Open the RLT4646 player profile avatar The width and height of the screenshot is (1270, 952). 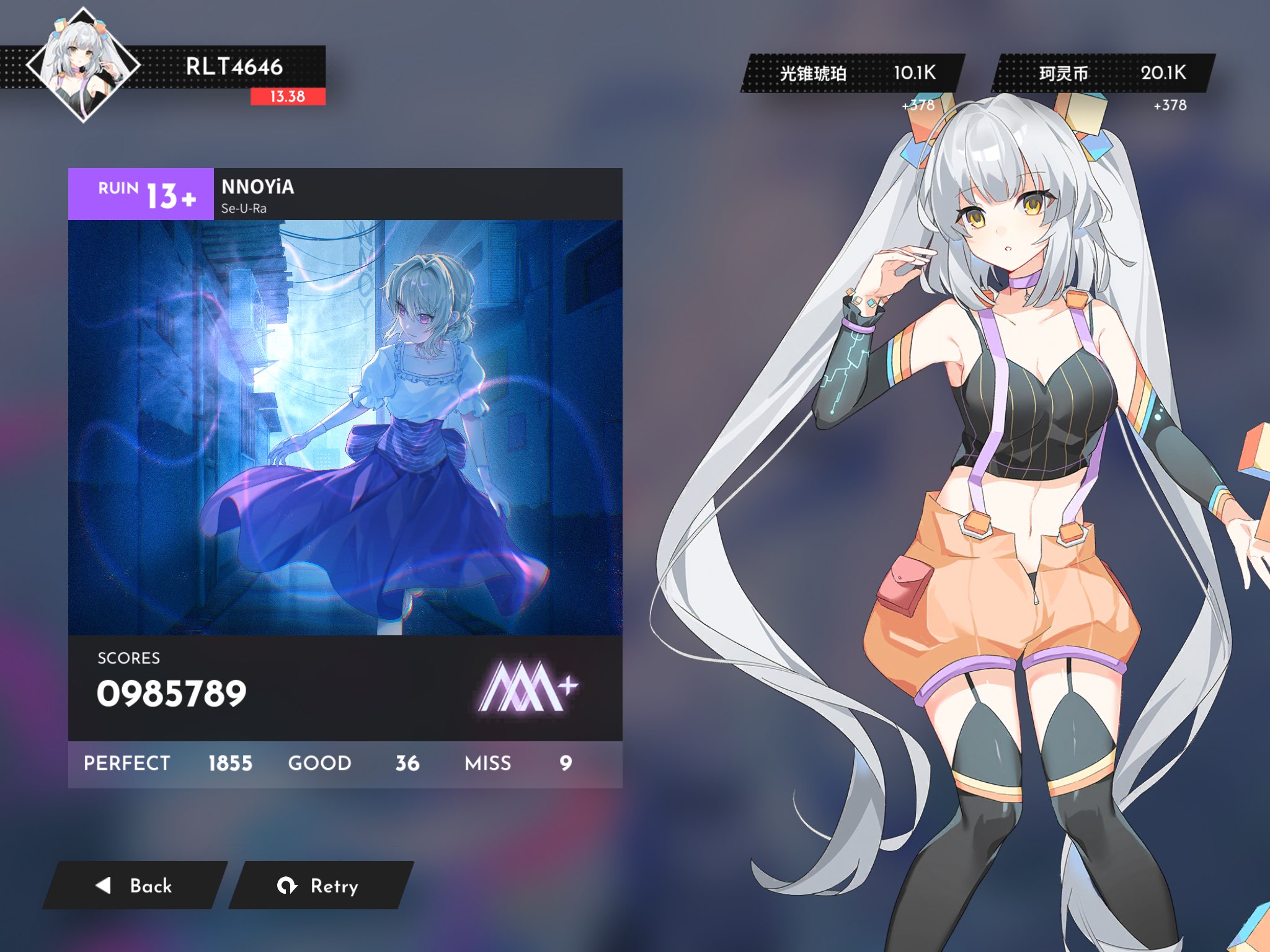[83, 65]
